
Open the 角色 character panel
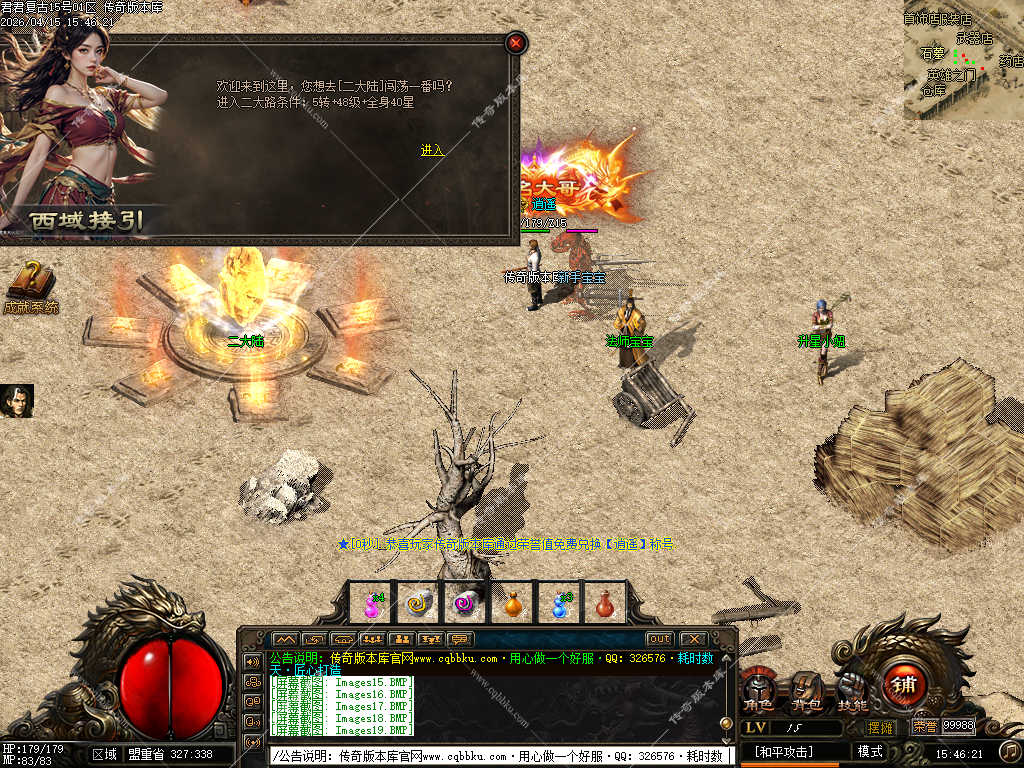(x=757, y=692)
